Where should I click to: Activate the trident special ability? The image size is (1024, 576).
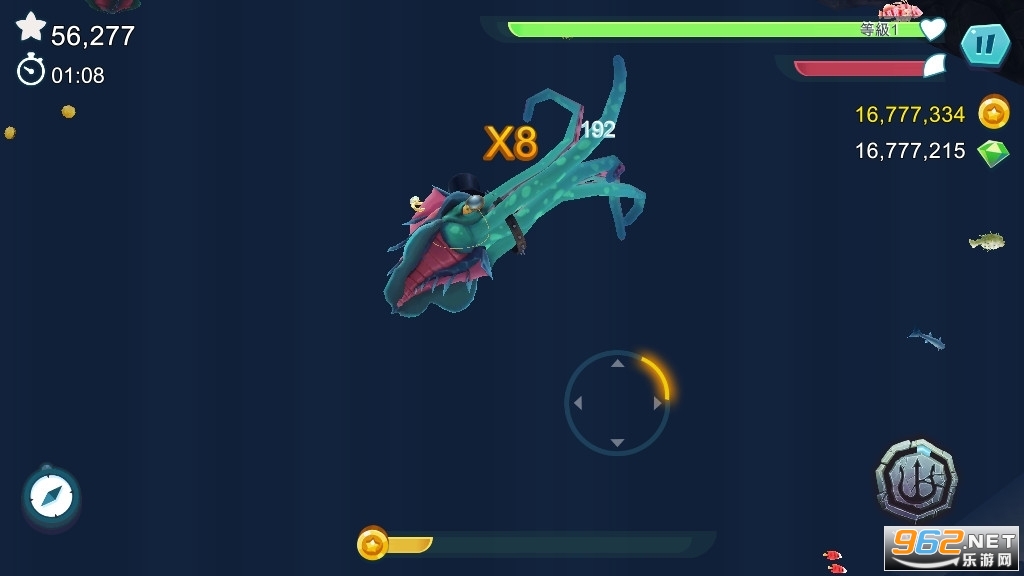[915, 482]
